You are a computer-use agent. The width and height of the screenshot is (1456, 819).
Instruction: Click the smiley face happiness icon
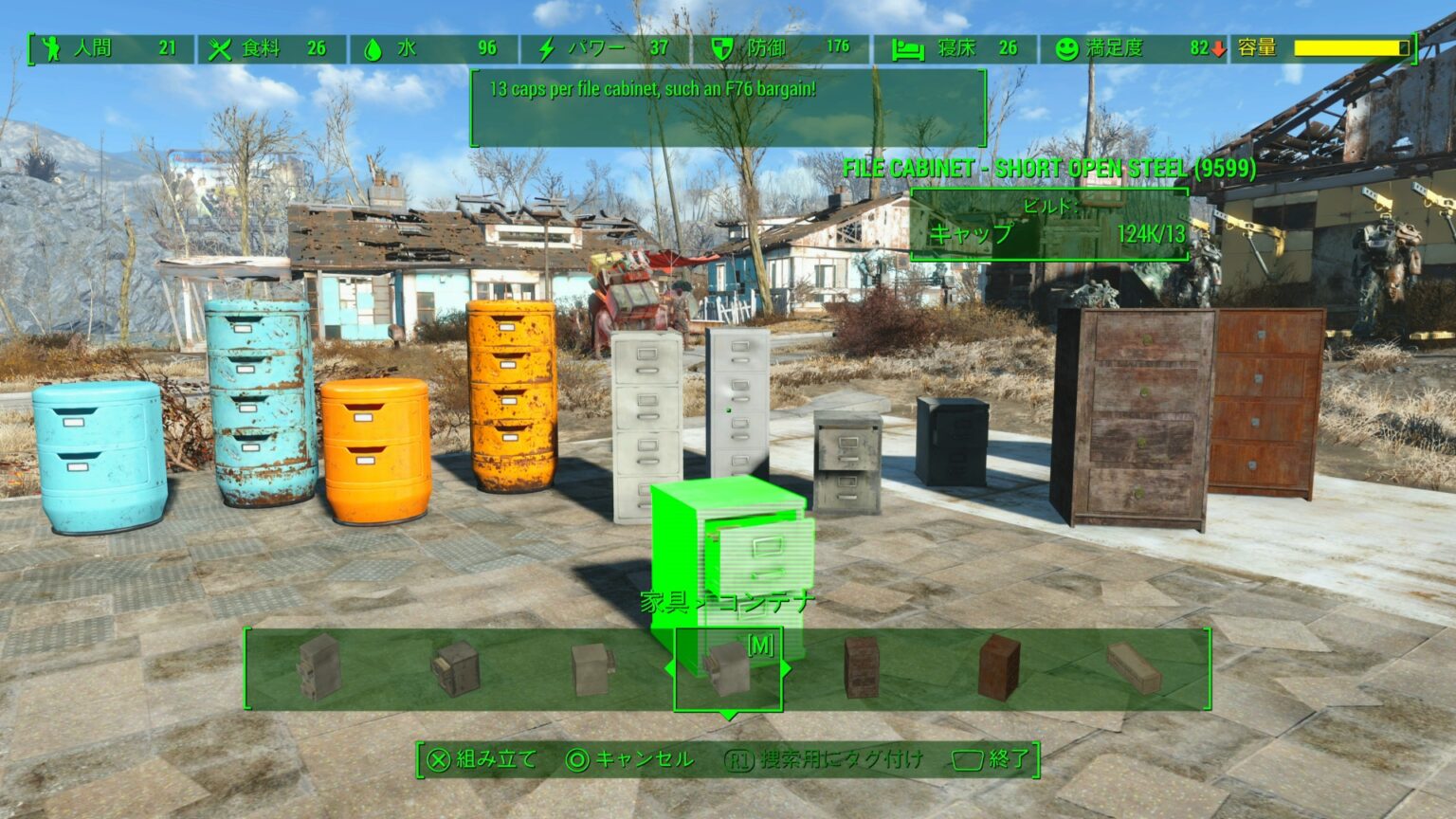1066,48
